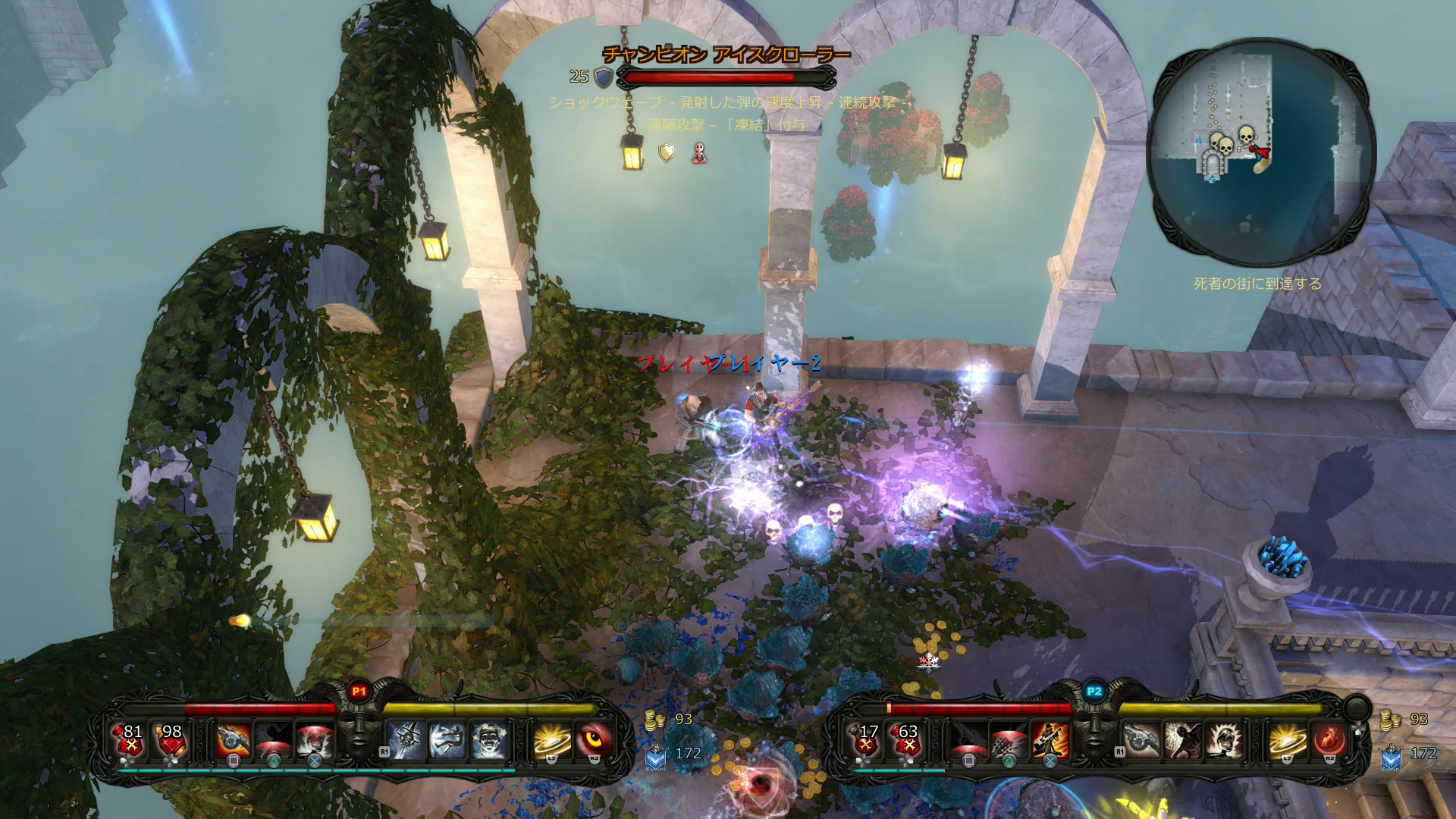Open the circular minimap
This screenshot has height=819, width=1456.
(x=1261, y=152)
